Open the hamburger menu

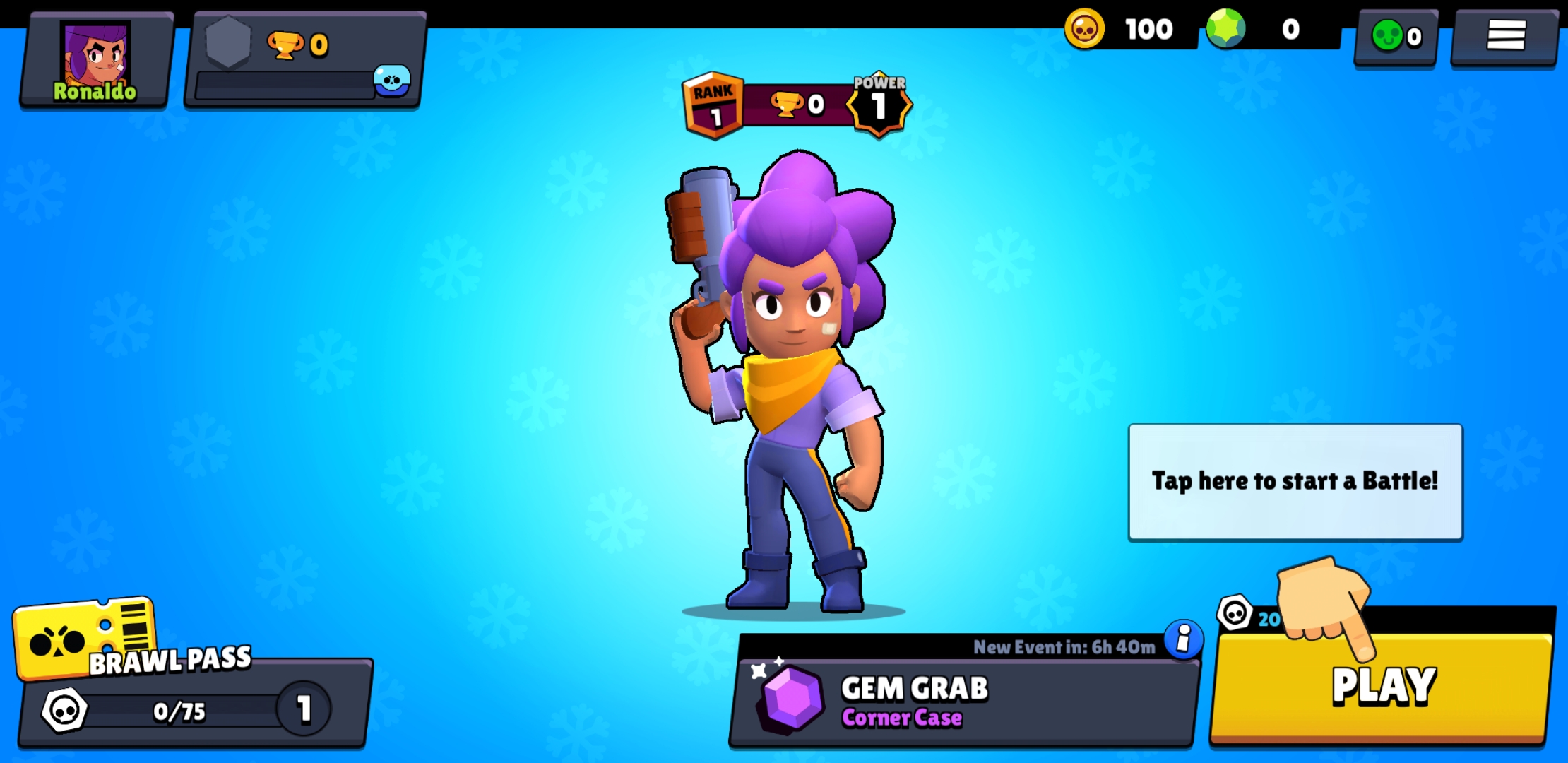point(1504,37)
